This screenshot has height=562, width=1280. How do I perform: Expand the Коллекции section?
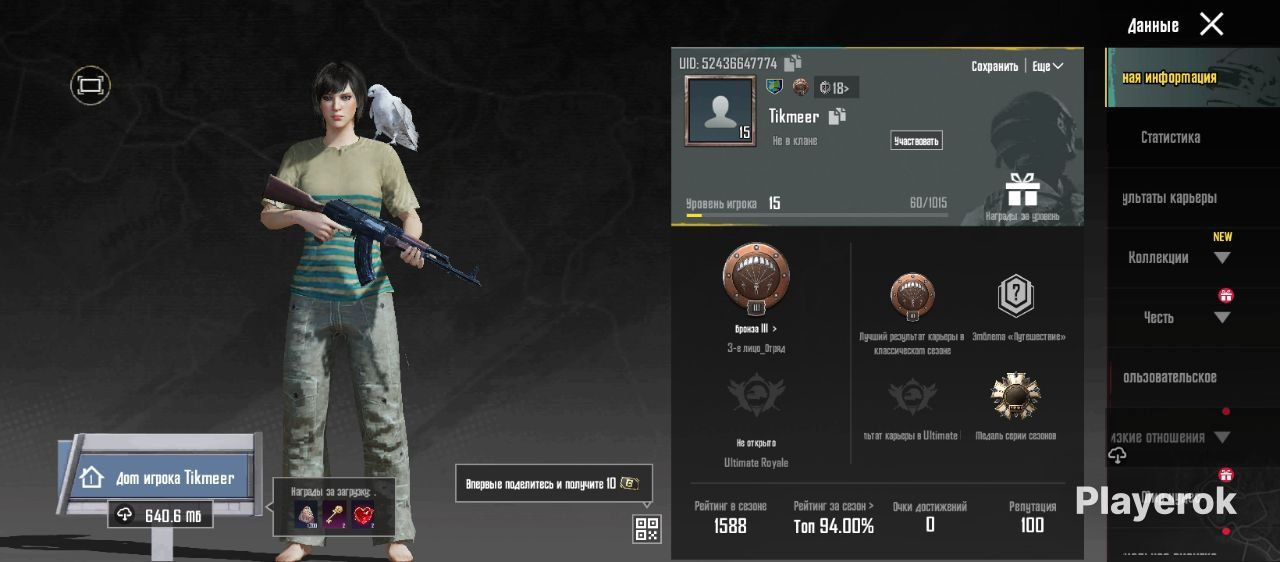(1221, 258)
